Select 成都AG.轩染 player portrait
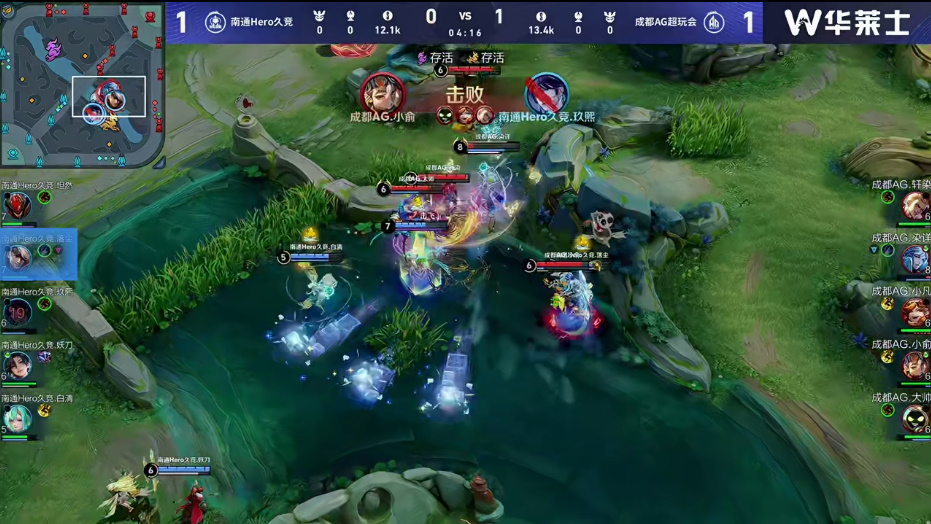This screenshot has height=524, width=931. point(914,207)
